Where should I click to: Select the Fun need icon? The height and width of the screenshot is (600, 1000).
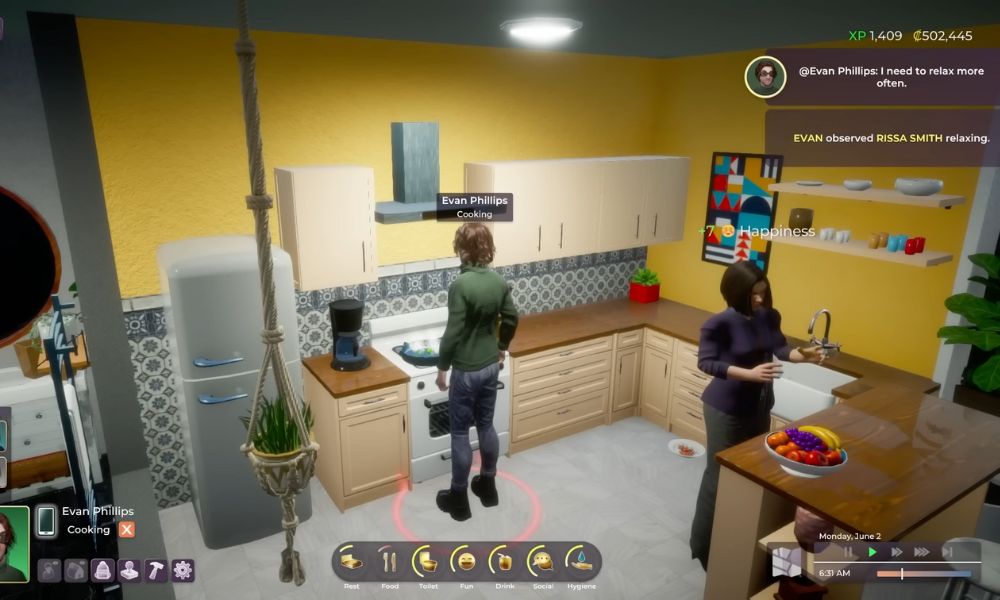click(463, 561)
